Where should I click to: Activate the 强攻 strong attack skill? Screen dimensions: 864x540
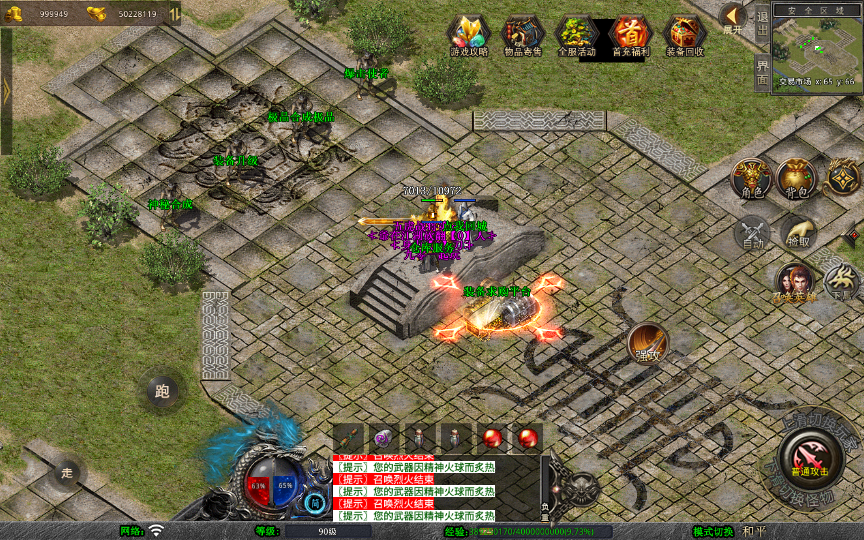[x=648, y=343]
